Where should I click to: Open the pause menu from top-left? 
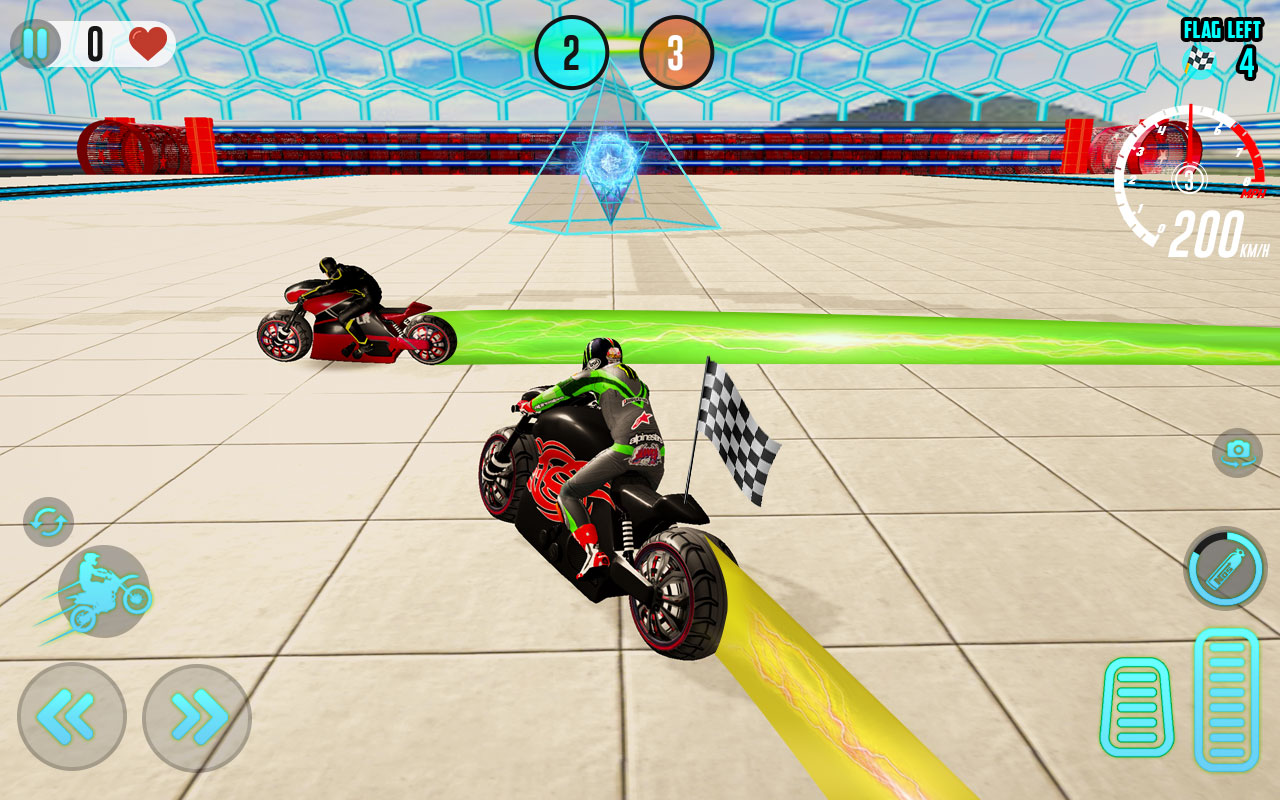37,41
